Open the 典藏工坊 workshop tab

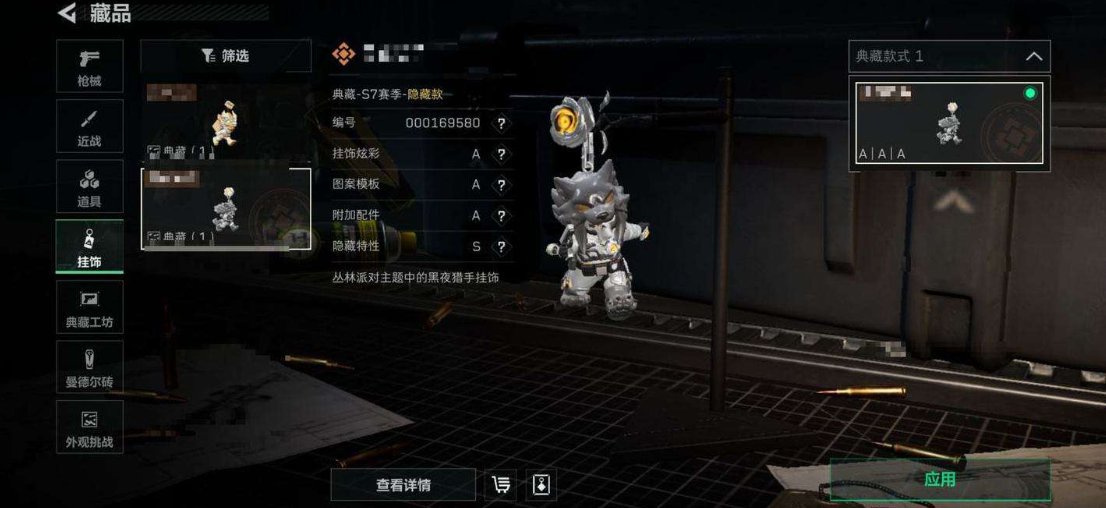pos(89,307)
